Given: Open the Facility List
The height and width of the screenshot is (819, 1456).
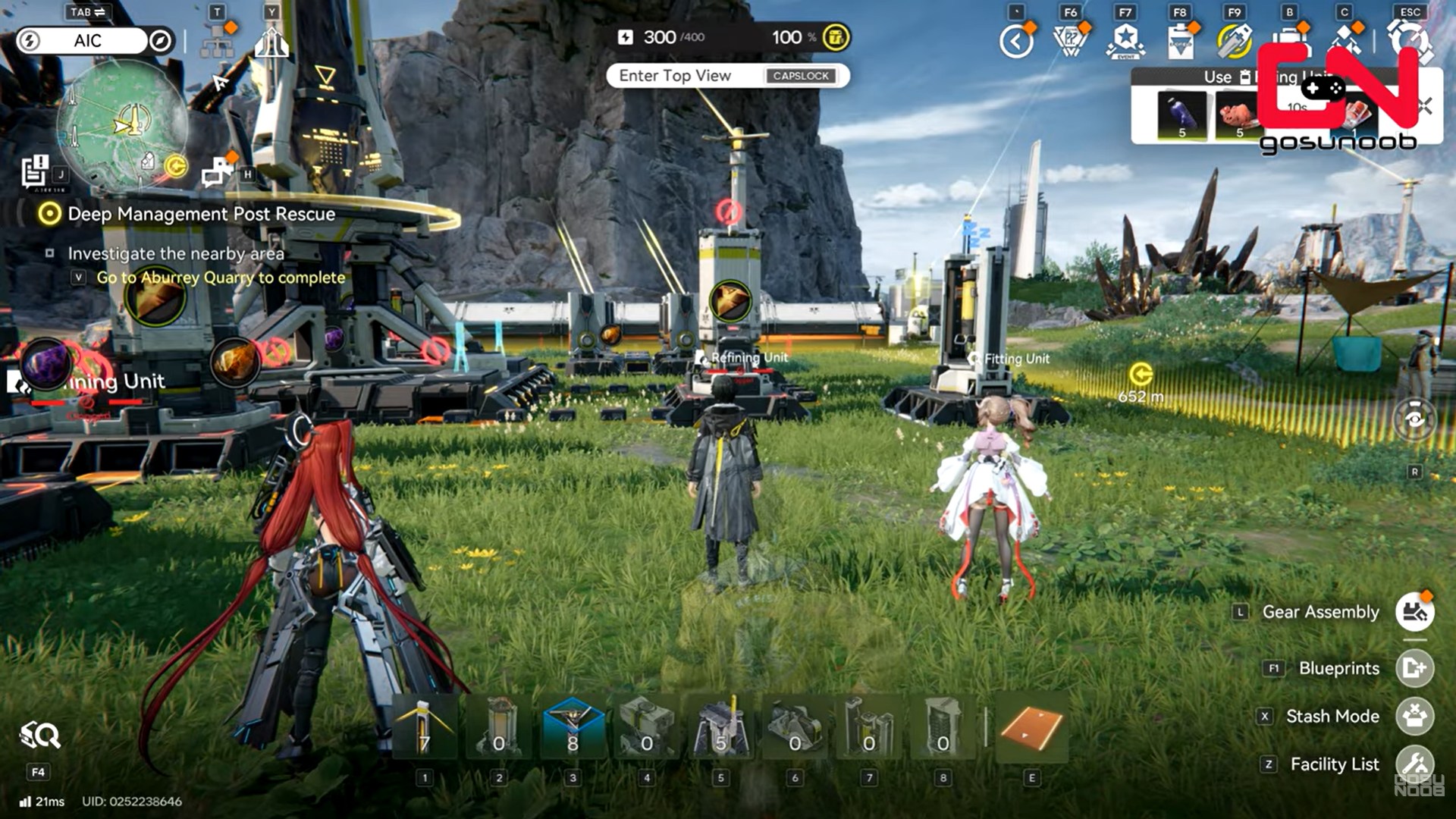Looking at the screenshot, I should (1414, 764).
